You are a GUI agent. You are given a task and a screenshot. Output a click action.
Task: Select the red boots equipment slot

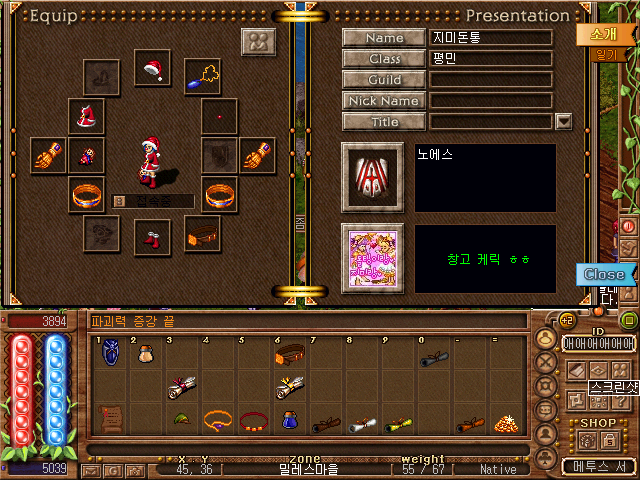click(x=152, y=237)
